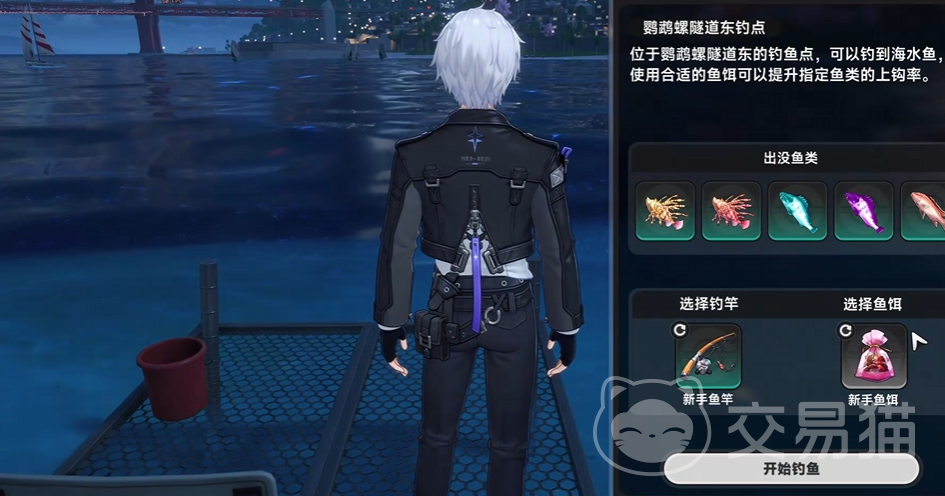945x496 pixels.
Task: Inspect the purple fish icon
Action: click(863, 211)
